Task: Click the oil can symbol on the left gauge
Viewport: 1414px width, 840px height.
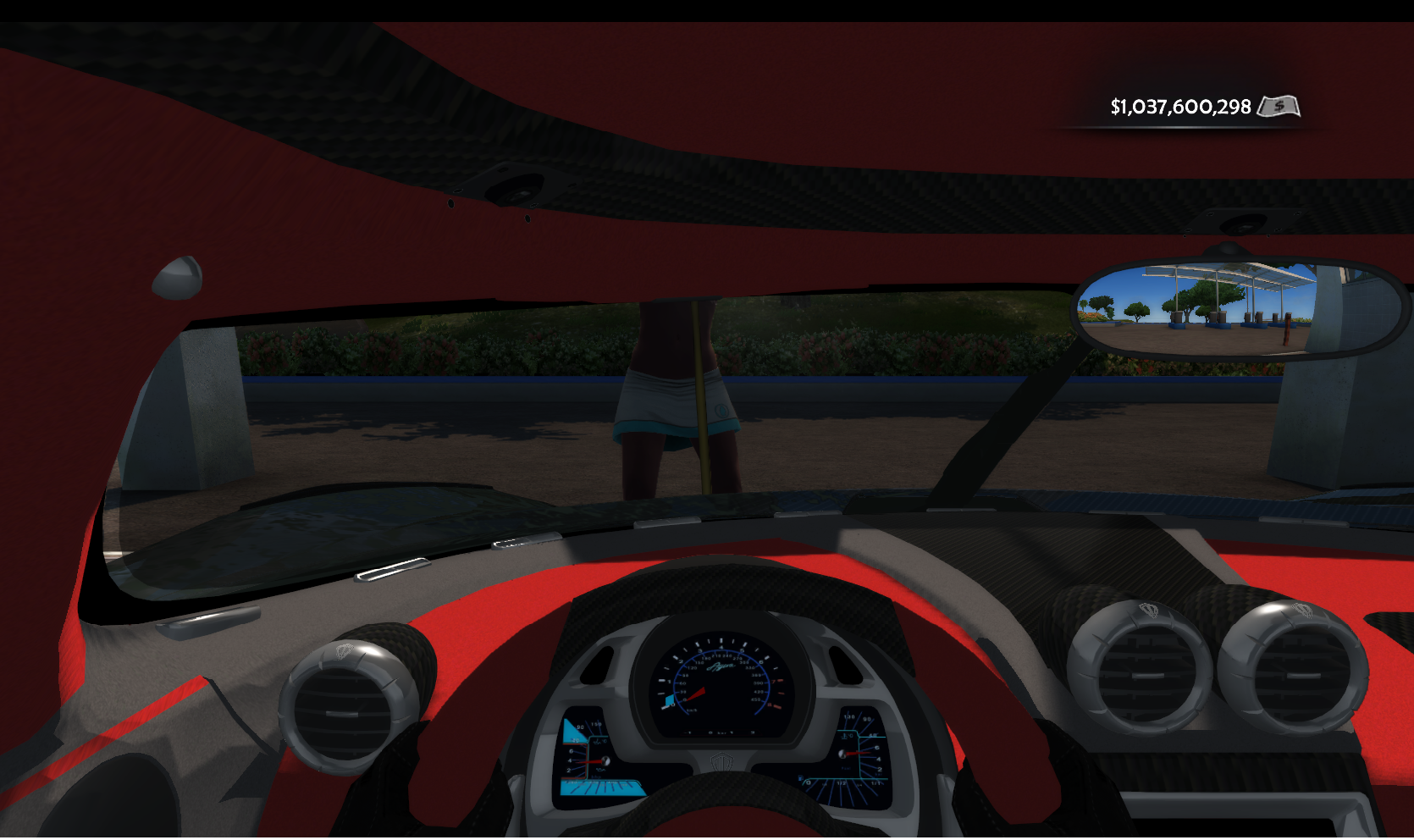Action: point(601,768)
